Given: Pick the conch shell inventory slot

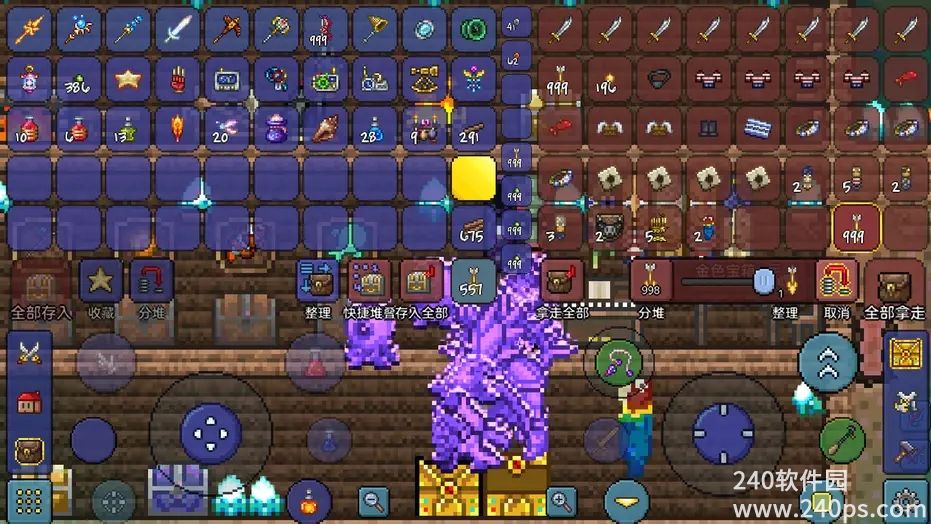Looking at the screenshot, I should coord(327,128).
